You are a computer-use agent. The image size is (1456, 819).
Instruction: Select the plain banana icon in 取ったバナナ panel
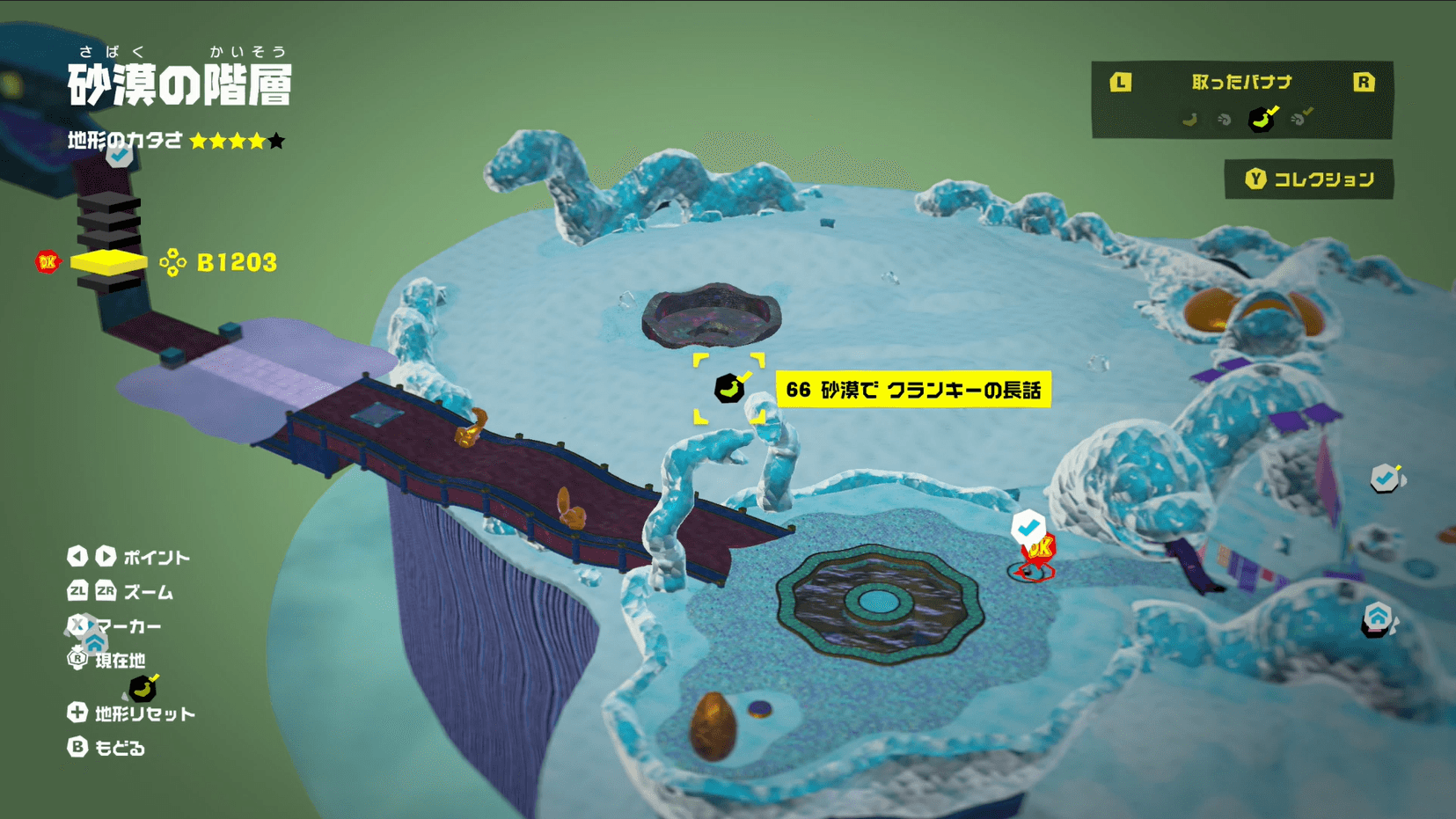tap(1190, 120)
